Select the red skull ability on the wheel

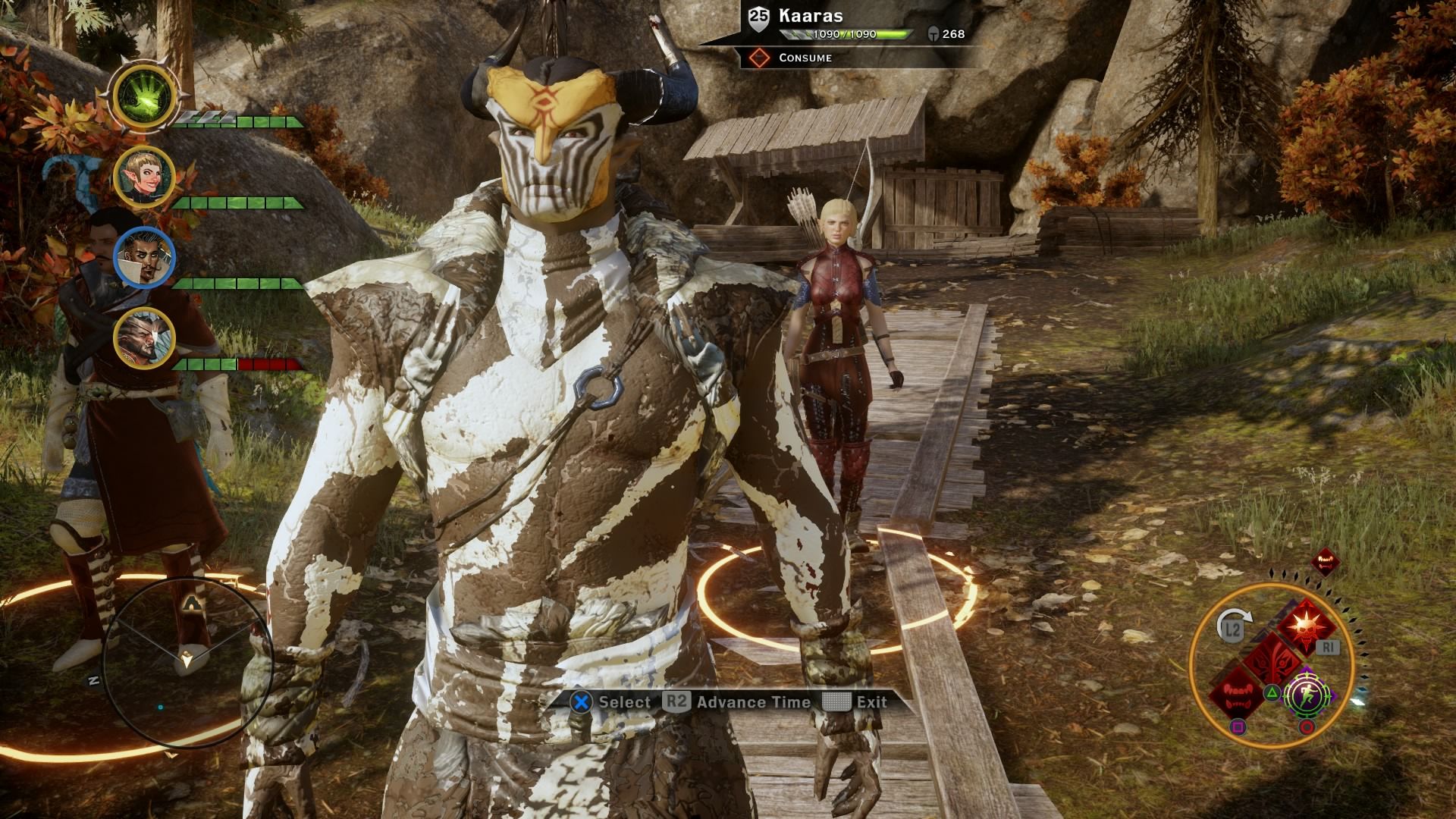(1306, 626)
